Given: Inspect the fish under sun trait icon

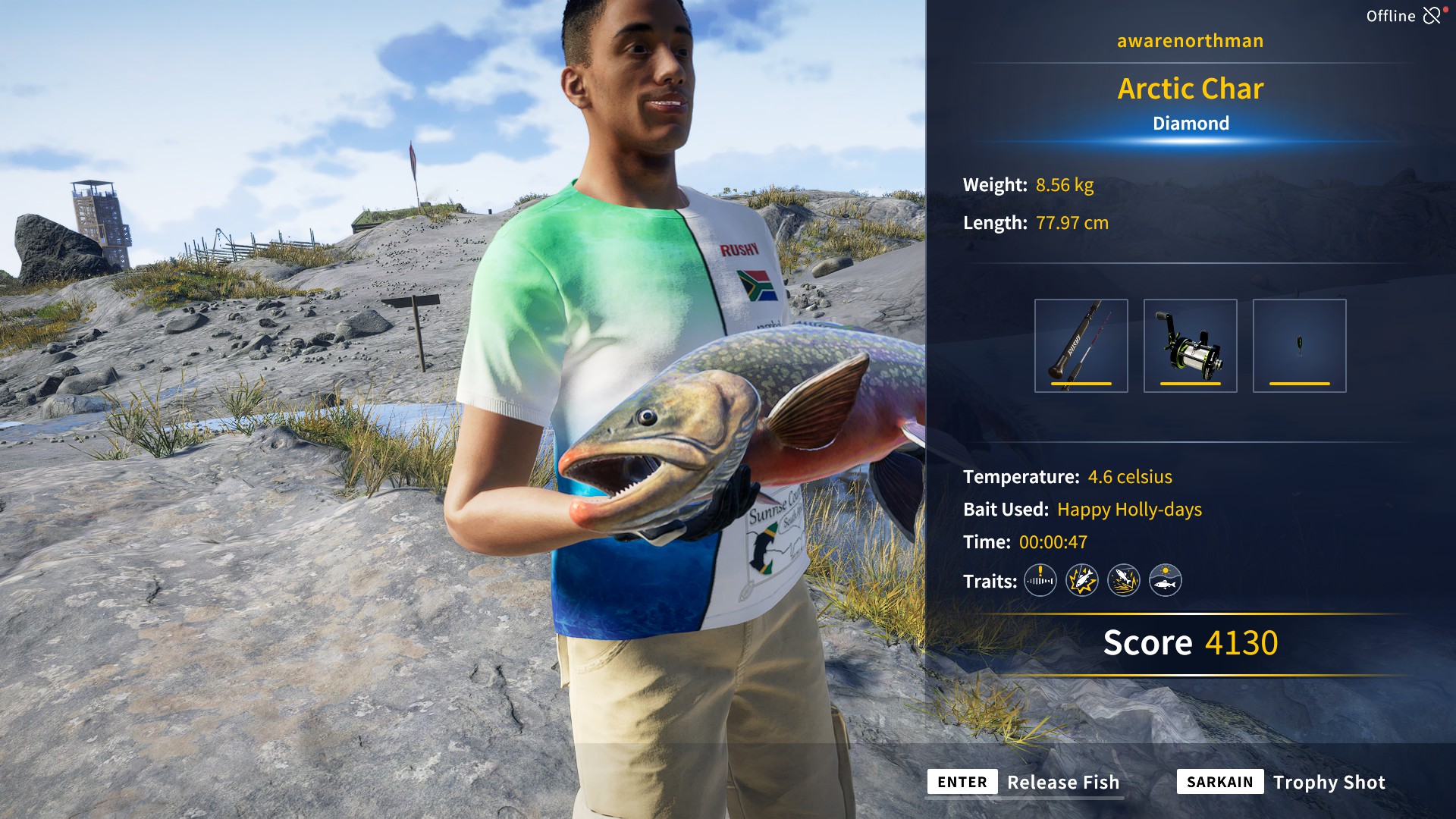Looking at the screenshot, I should tap(1165, 581).
